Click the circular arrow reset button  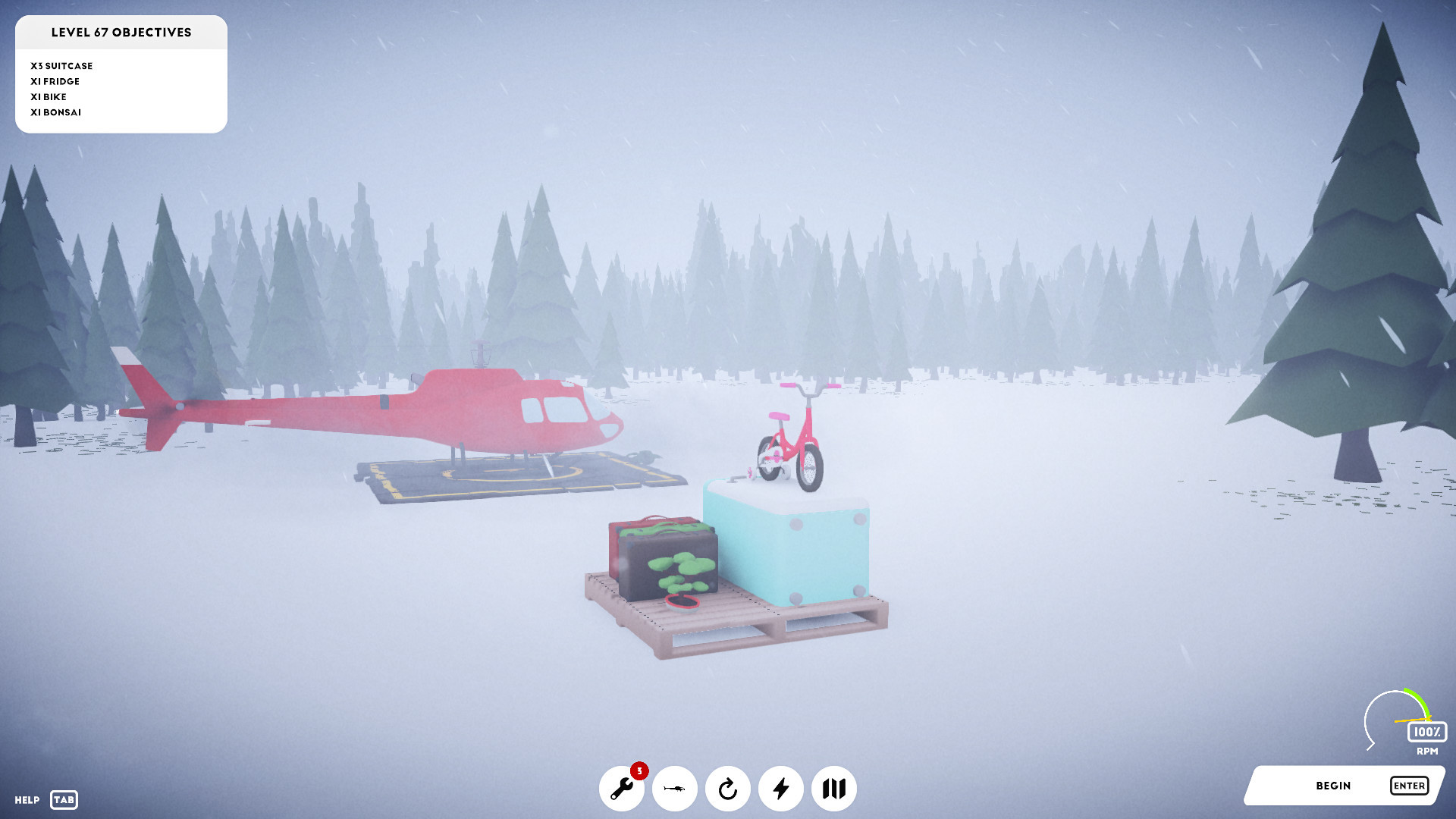tap(728, 789)
